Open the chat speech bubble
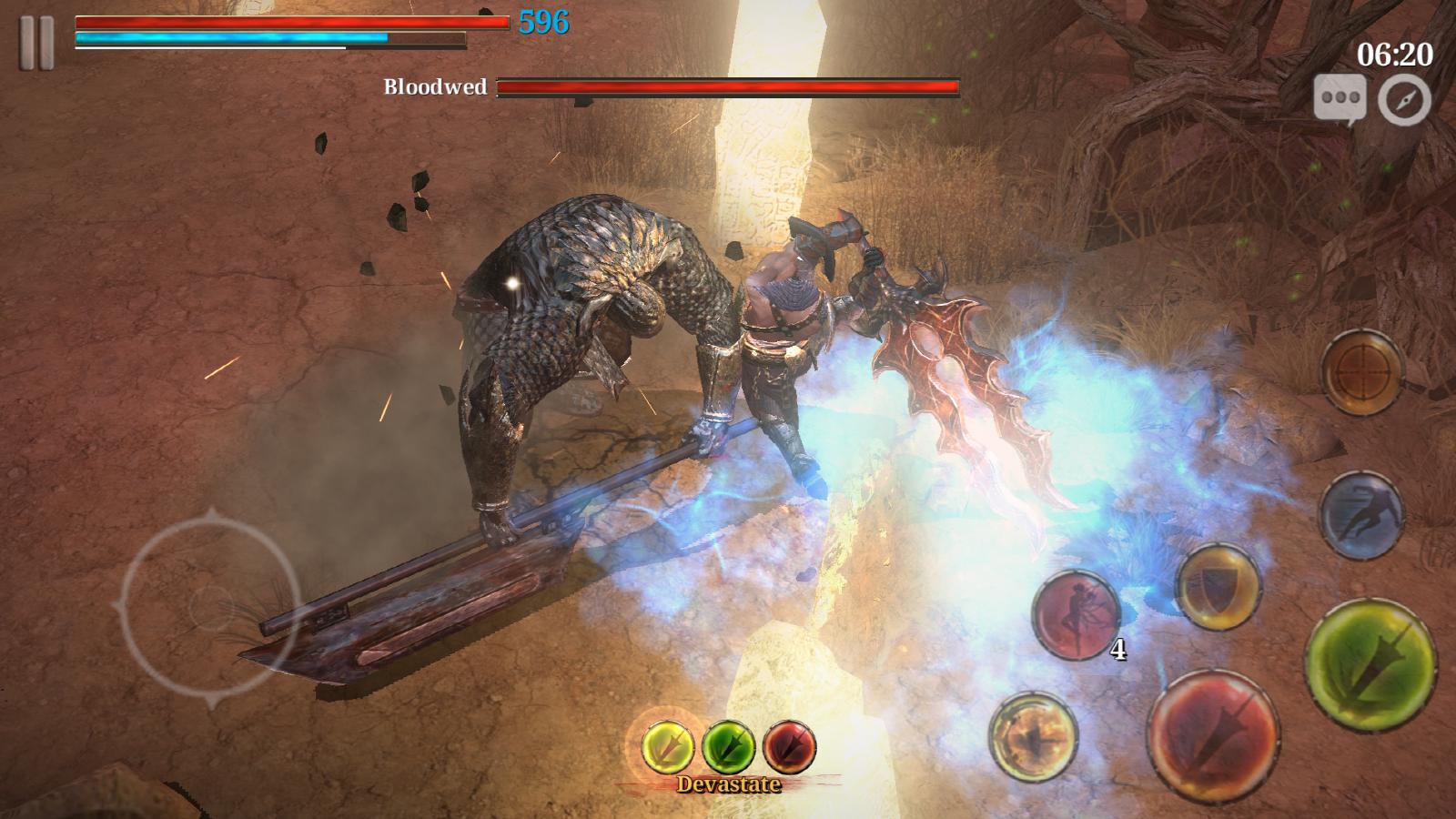This screenshot has height=819, width=1456. (1339, 97)
